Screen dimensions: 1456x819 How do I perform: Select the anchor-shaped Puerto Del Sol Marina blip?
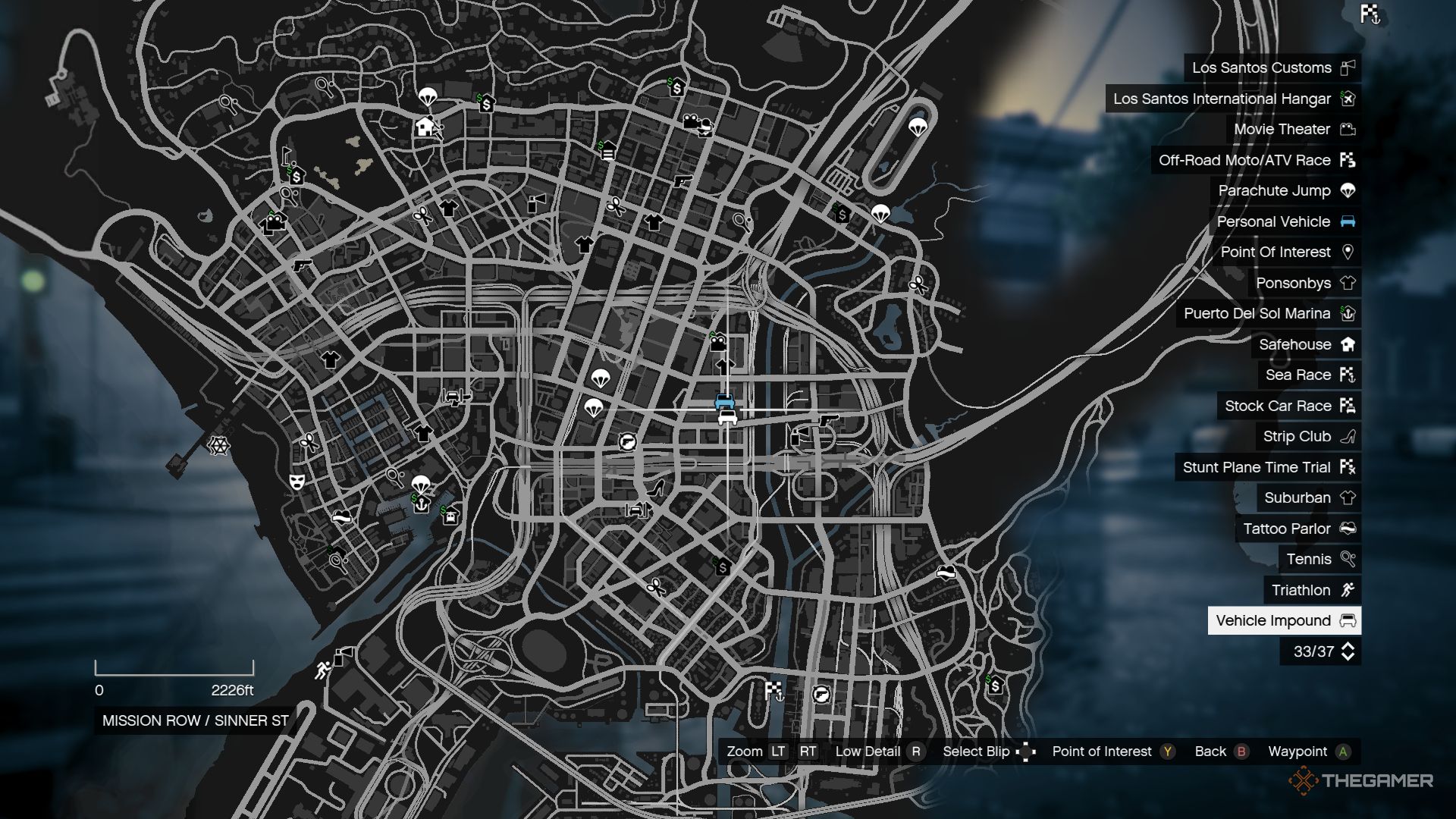[422, 506]
